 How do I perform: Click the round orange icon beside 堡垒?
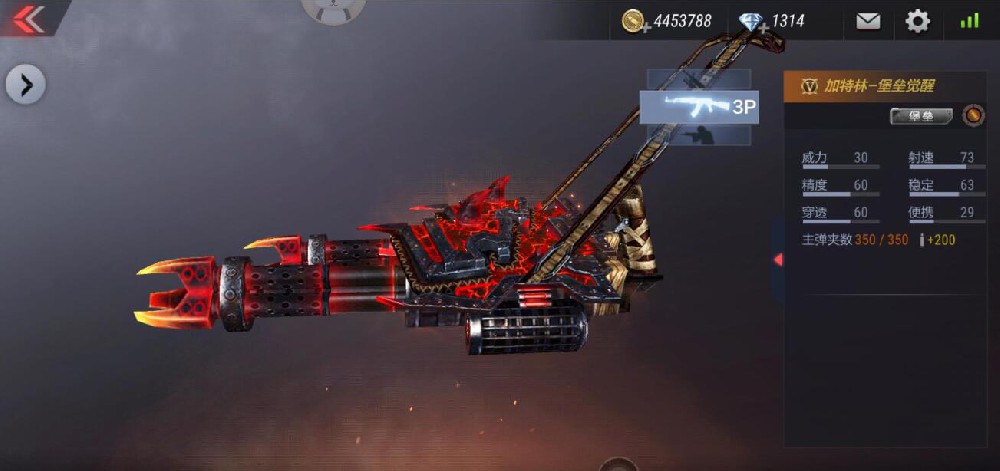point(973,116)
